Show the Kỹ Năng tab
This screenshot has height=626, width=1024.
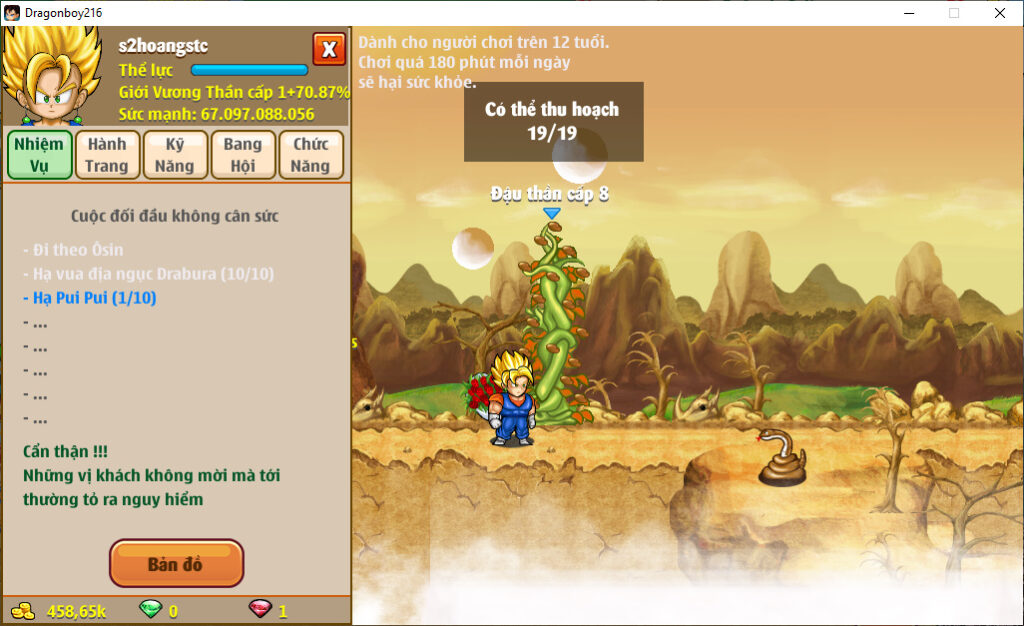coord(175,155)
